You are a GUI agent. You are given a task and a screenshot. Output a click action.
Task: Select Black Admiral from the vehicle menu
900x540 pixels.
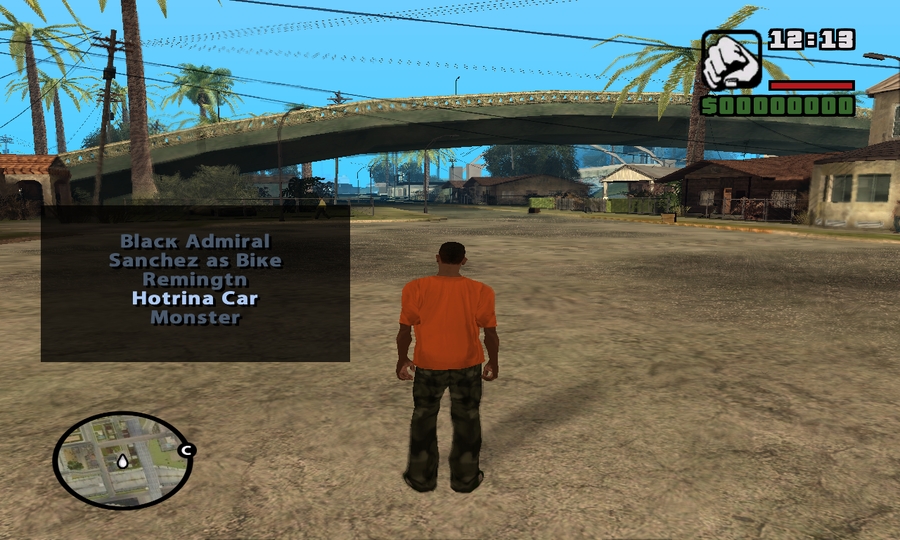point(195,241)
